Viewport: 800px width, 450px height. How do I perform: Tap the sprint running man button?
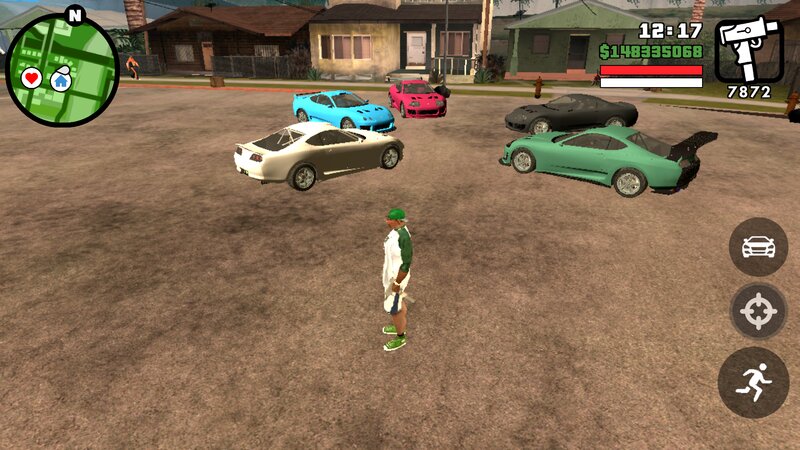(753, 382)
